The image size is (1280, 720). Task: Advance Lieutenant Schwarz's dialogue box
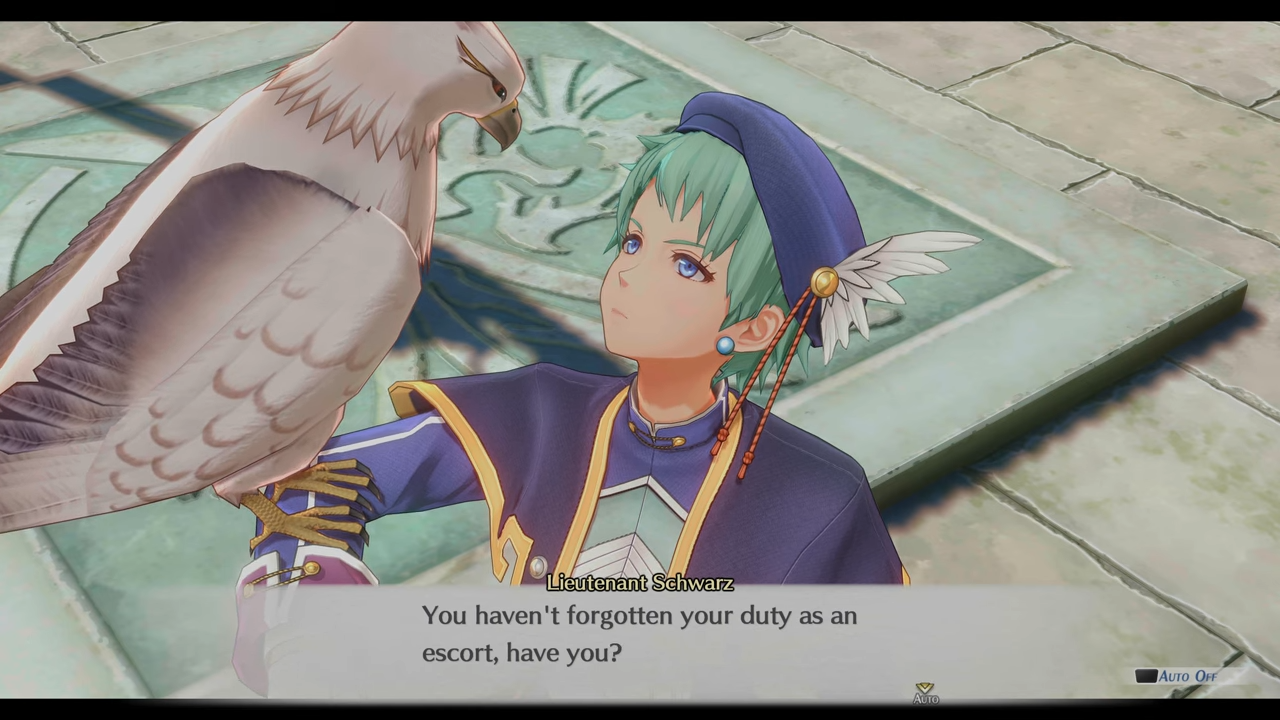[x=640, y=634]
